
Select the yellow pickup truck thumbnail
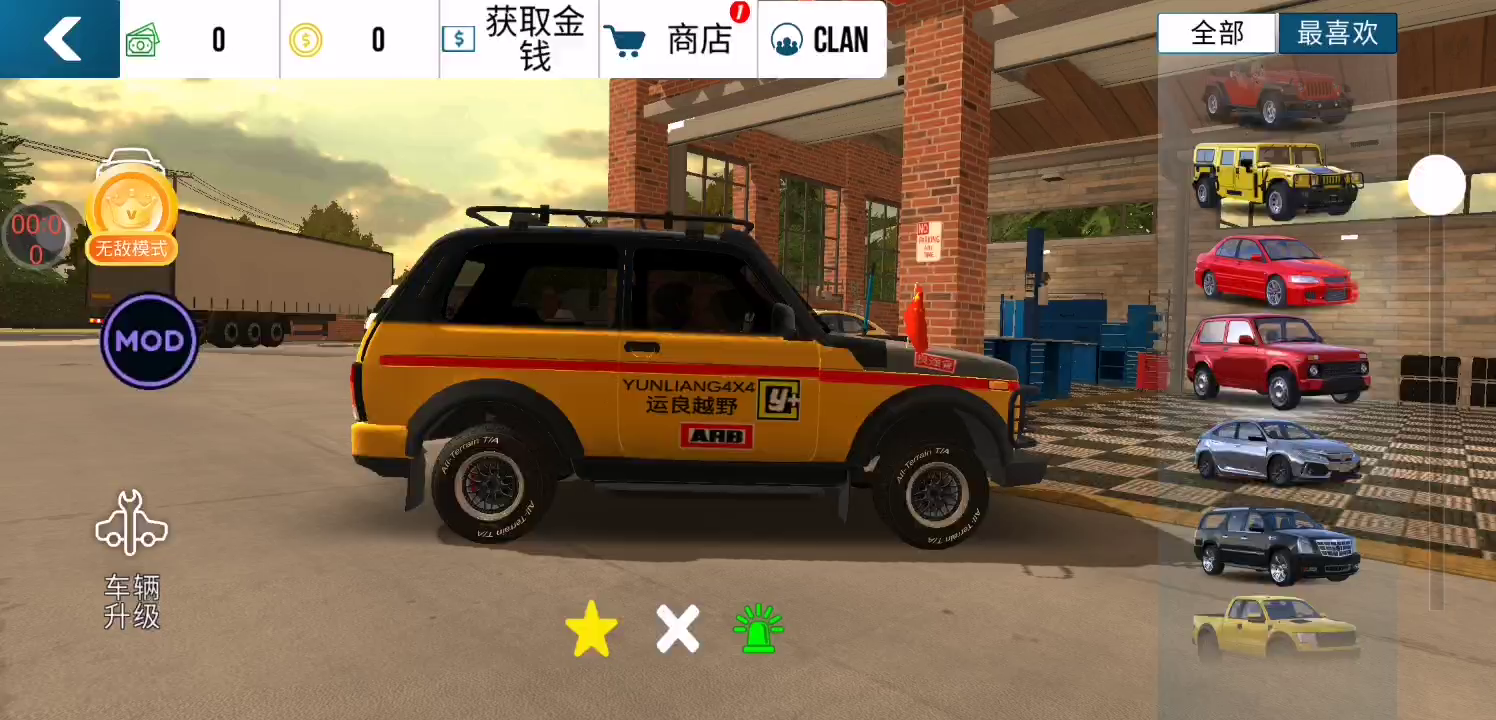[x=1275, y=627]
